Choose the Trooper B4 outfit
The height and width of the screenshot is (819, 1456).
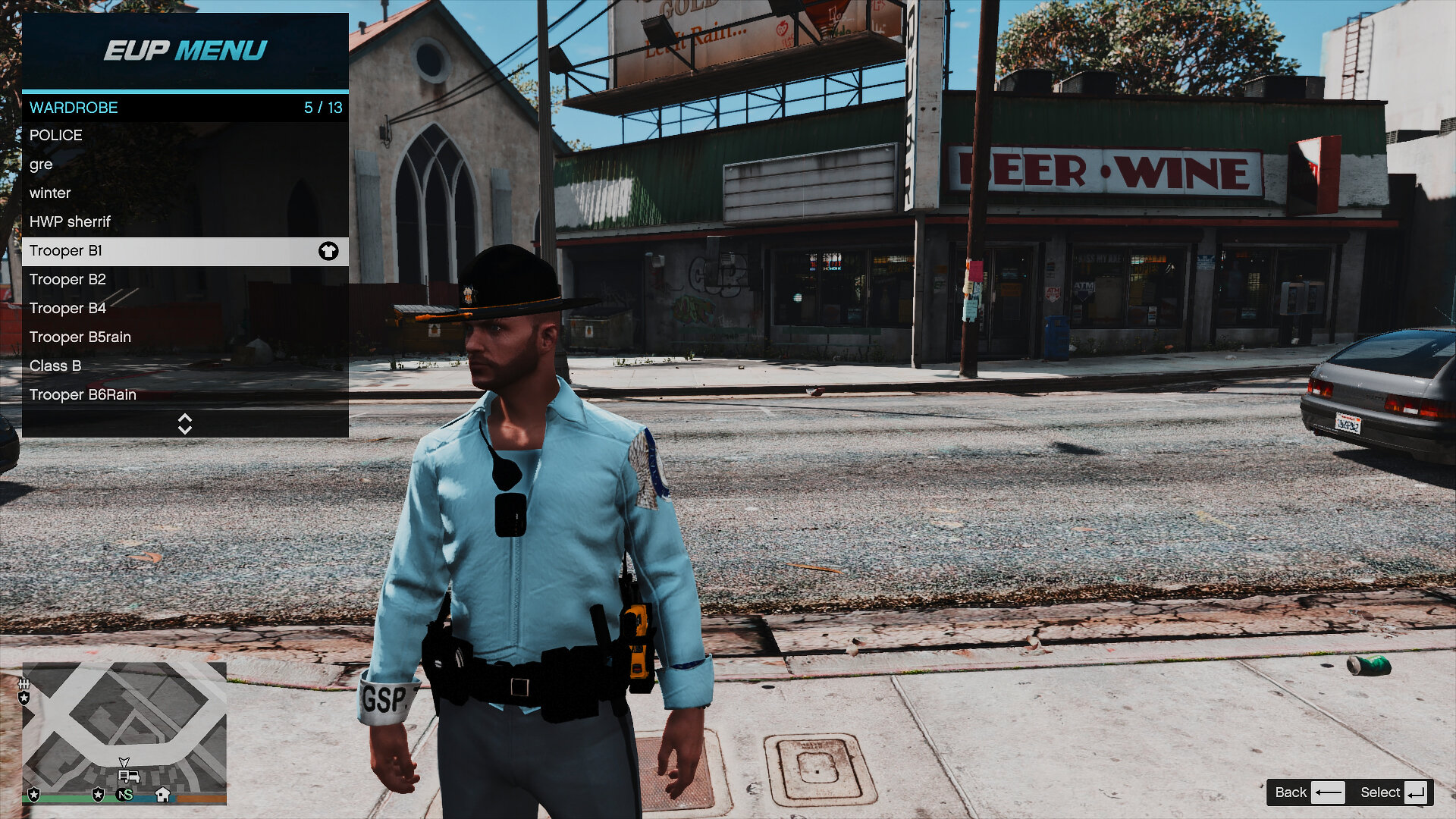(185, 308)
